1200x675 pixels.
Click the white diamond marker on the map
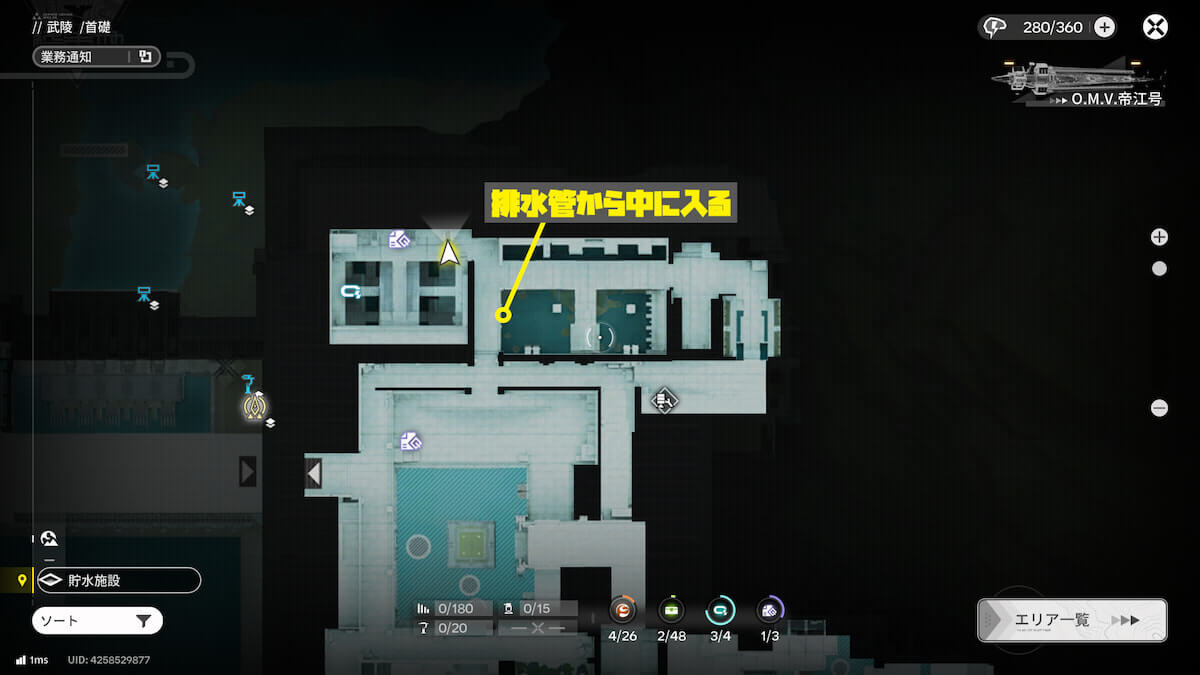coord(664,401)
